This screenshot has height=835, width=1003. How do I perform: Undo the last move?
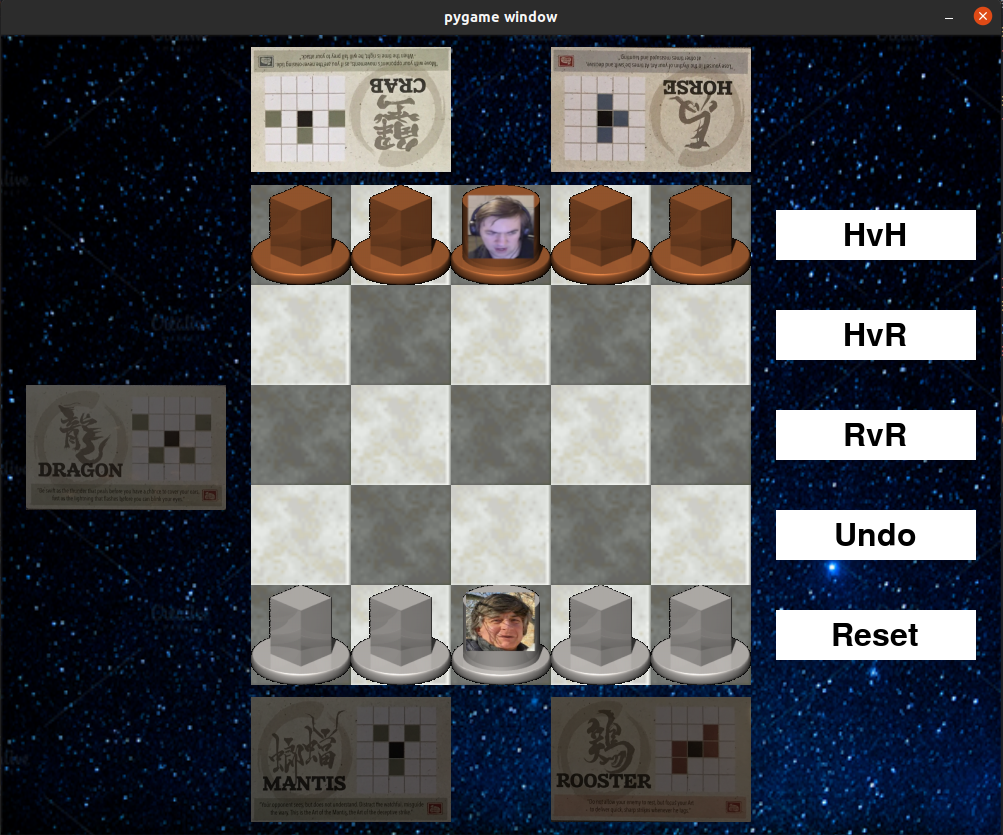click(x=875, y=535)
